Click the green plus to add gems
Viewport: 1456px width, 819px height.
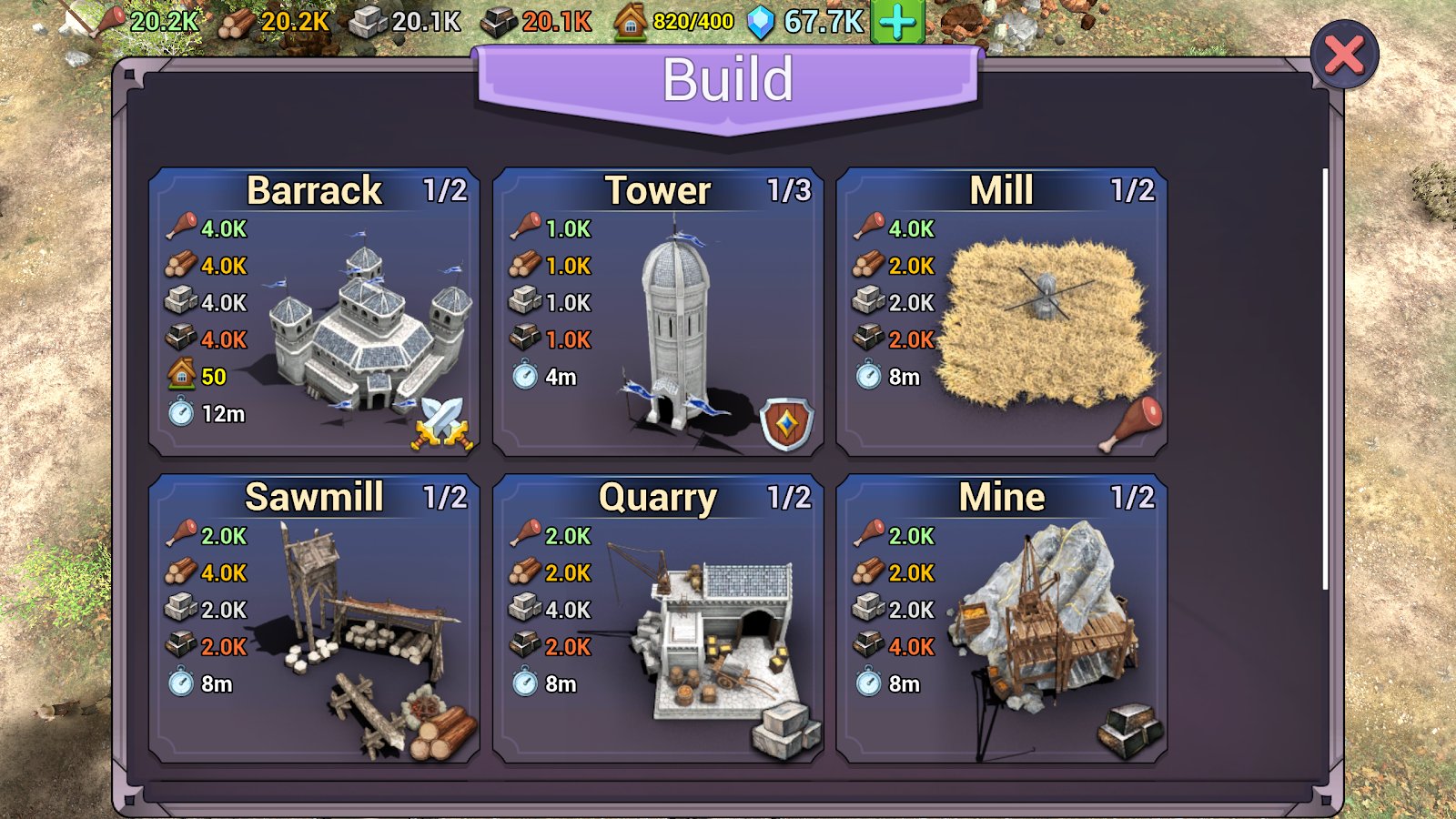click(897, 22)
